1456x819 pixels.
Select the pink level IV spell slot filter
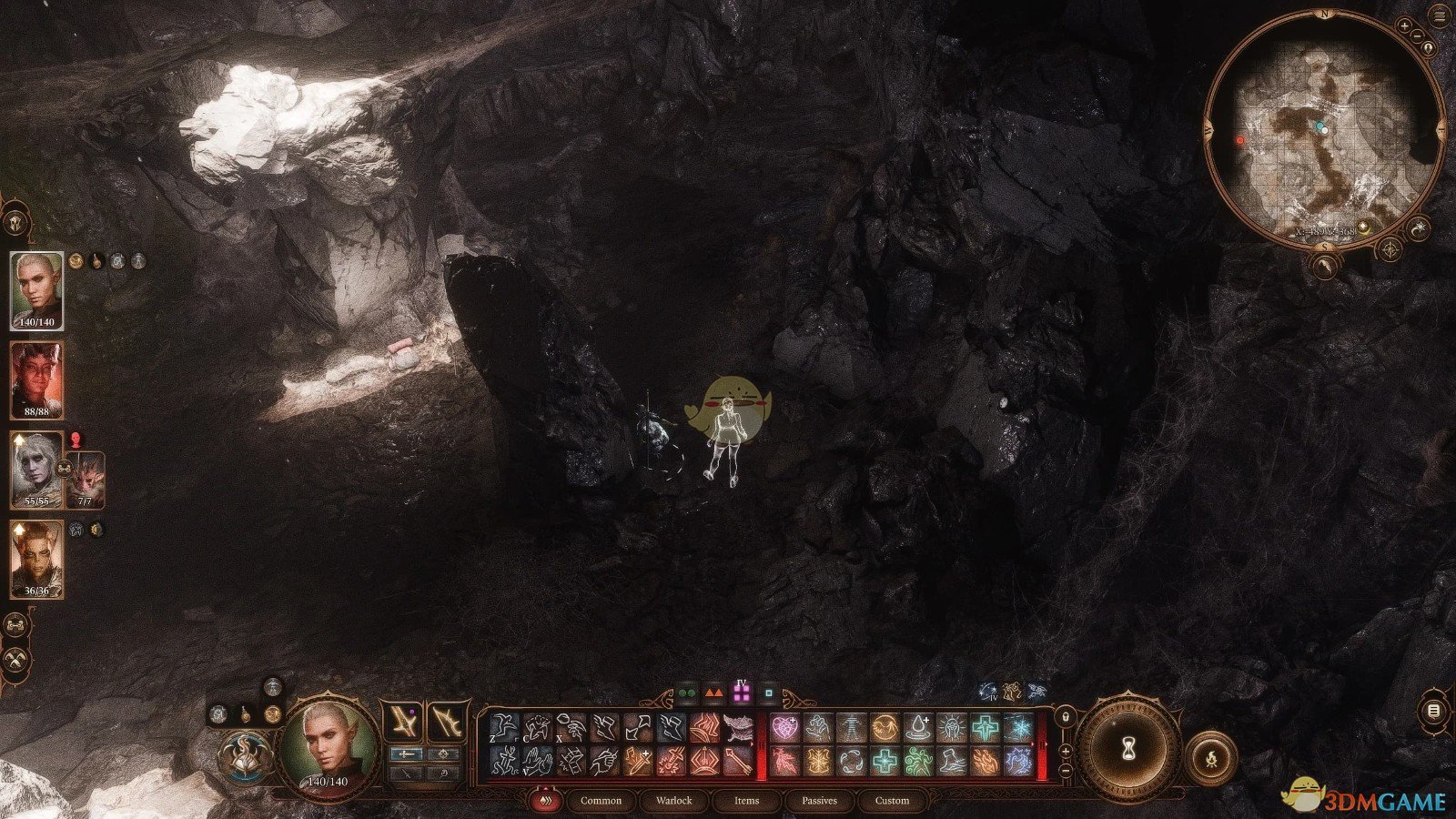pyautogui.click(x=742, y=693)
